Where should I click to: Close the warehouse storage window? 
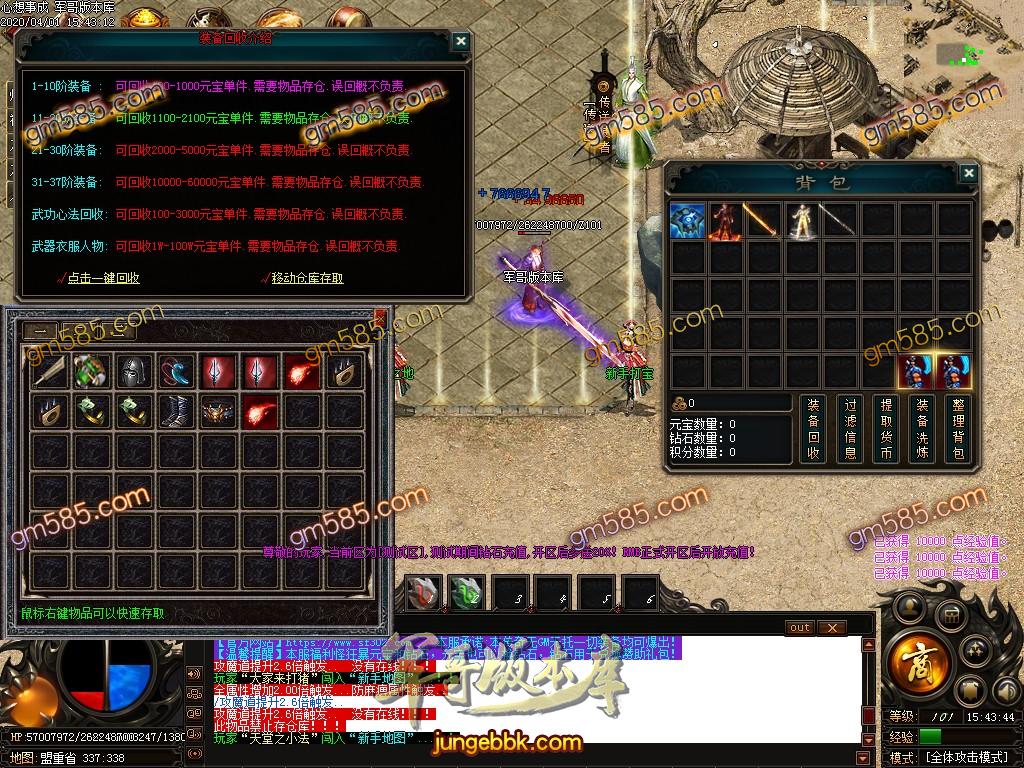[x=380, y=318]
